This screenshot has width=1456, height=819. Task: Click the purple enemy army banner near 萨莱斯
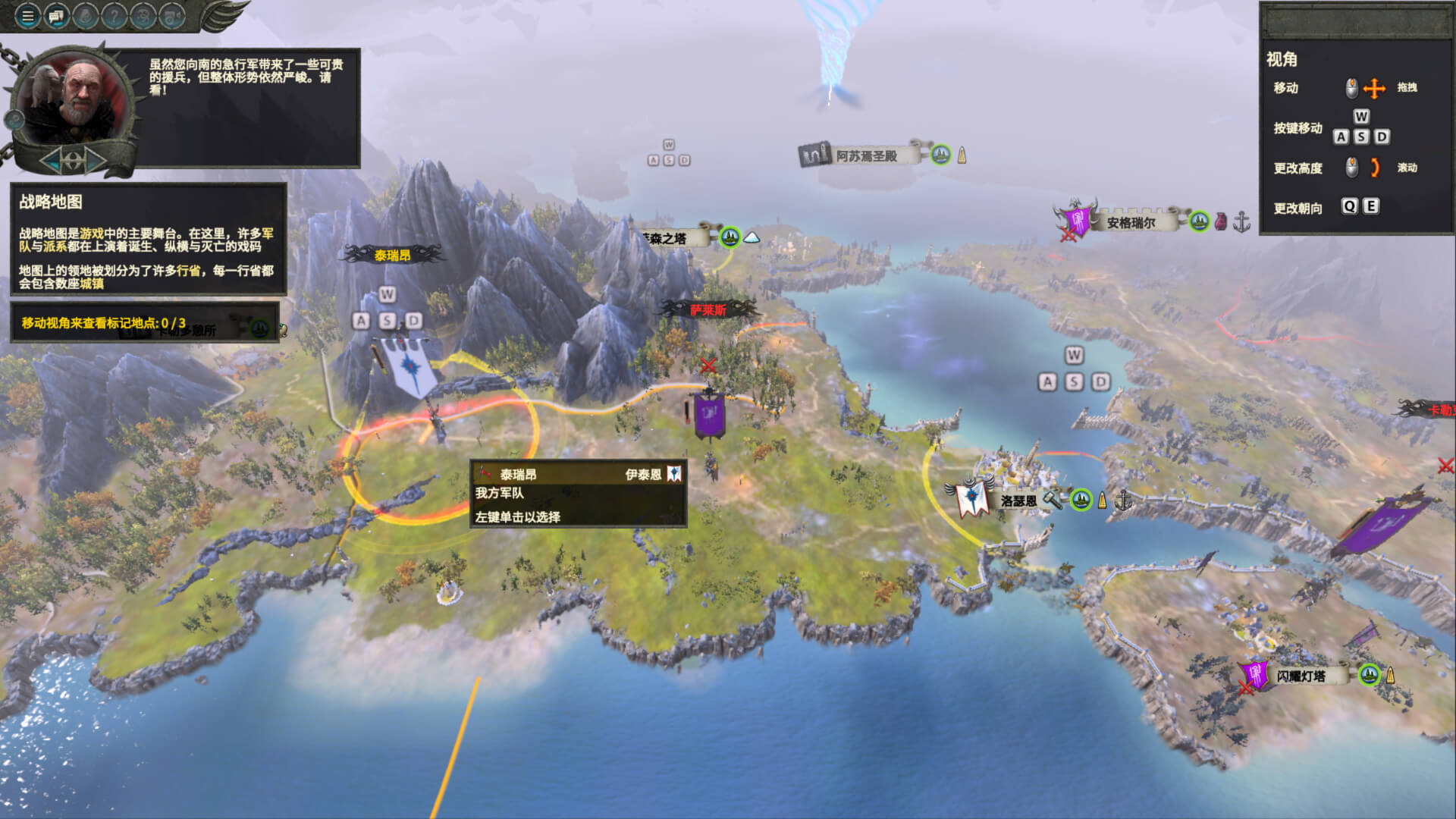710,414
